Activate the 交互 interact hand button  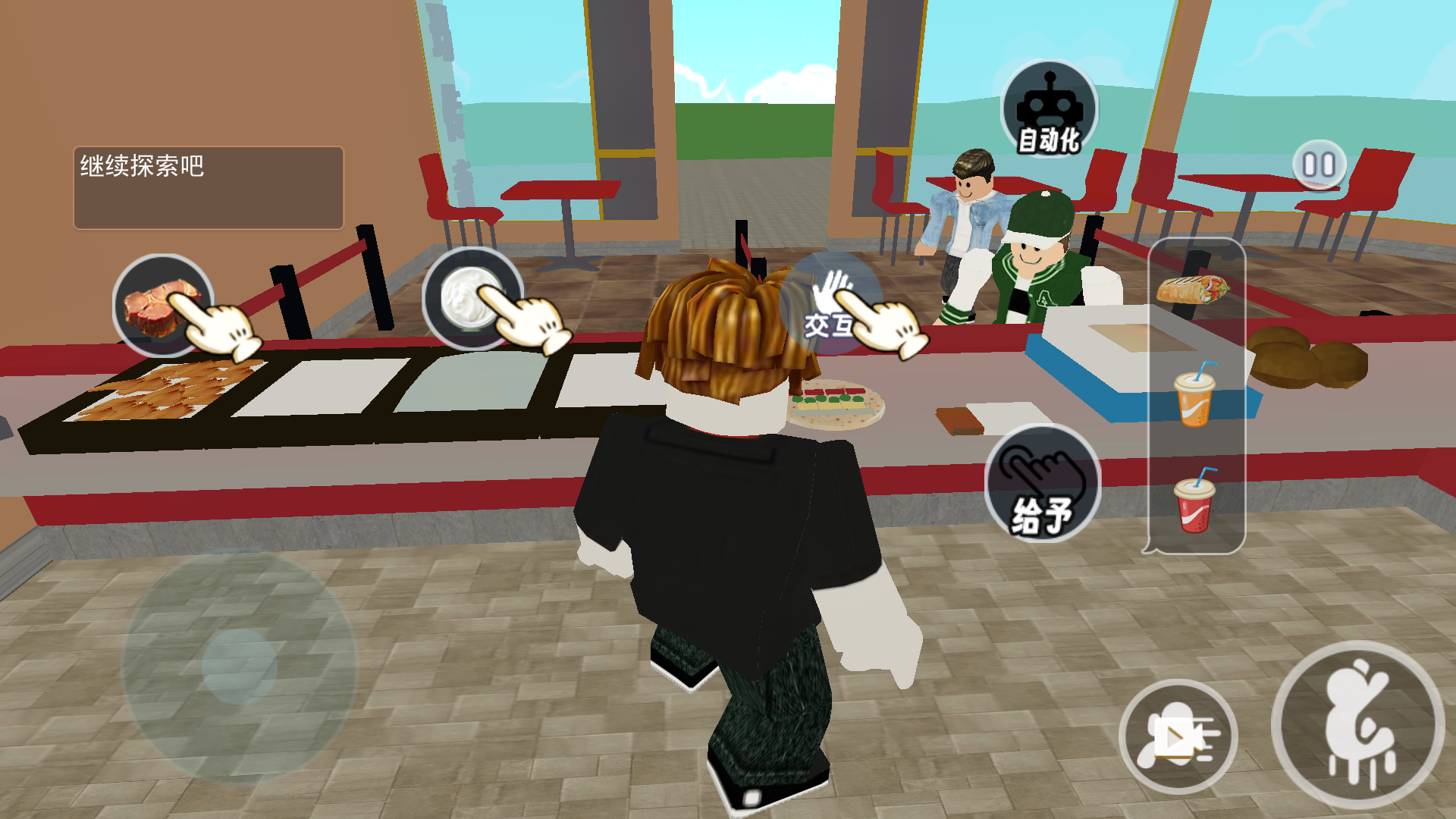coord(831,305)
